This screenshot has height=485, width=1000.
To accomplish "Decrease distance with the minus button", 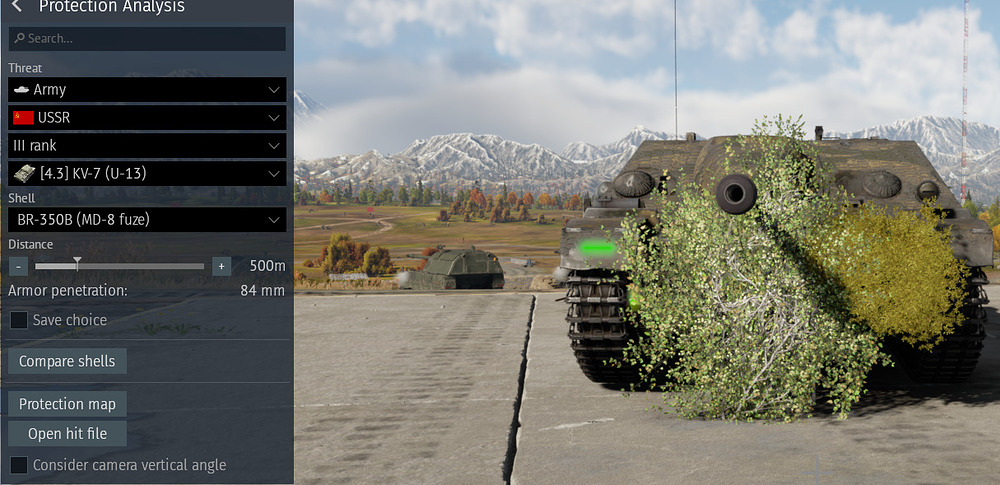I will pos(18,266).
